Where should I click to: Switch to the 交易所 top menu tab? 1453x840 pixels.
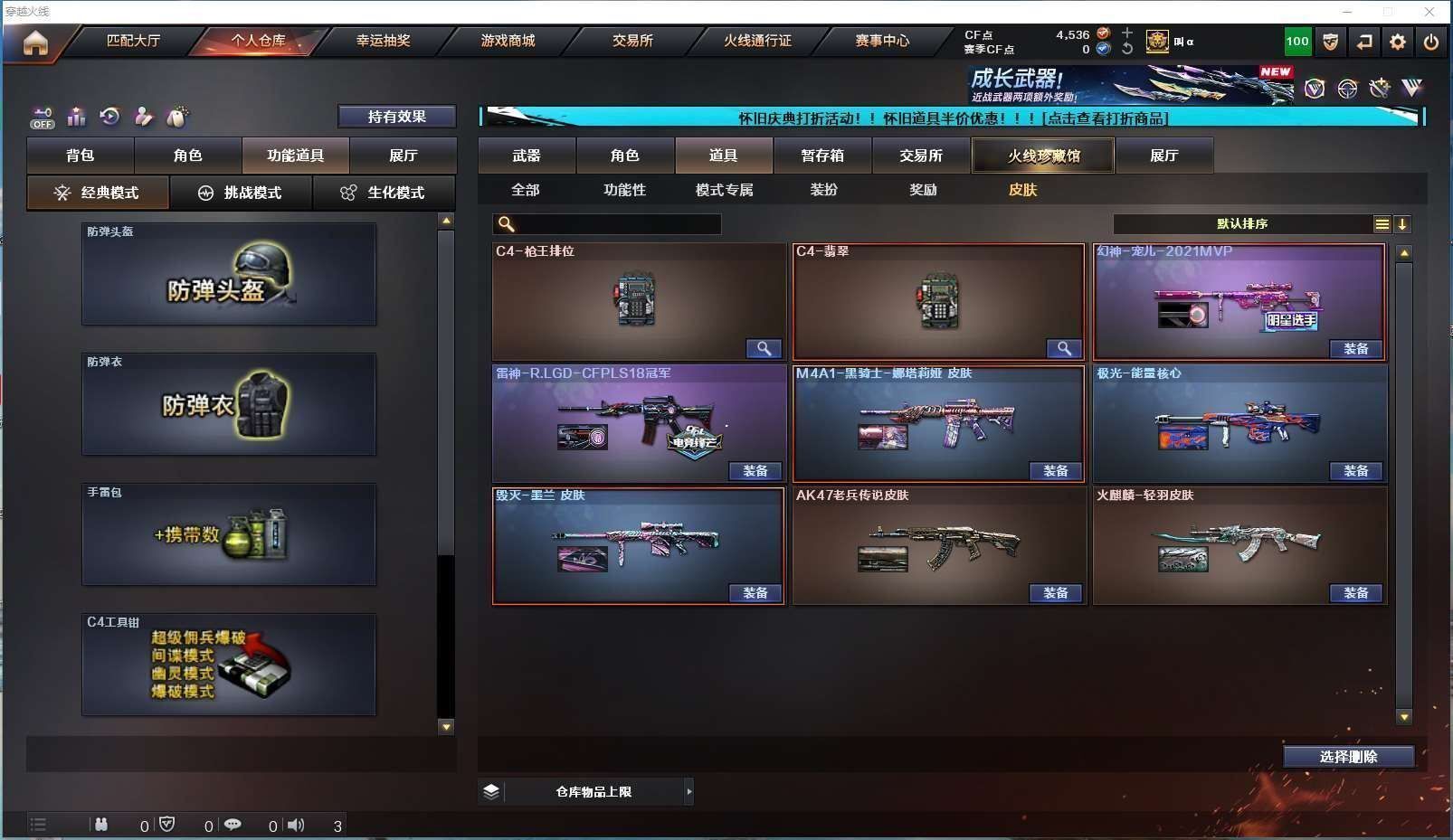point(632,41)
